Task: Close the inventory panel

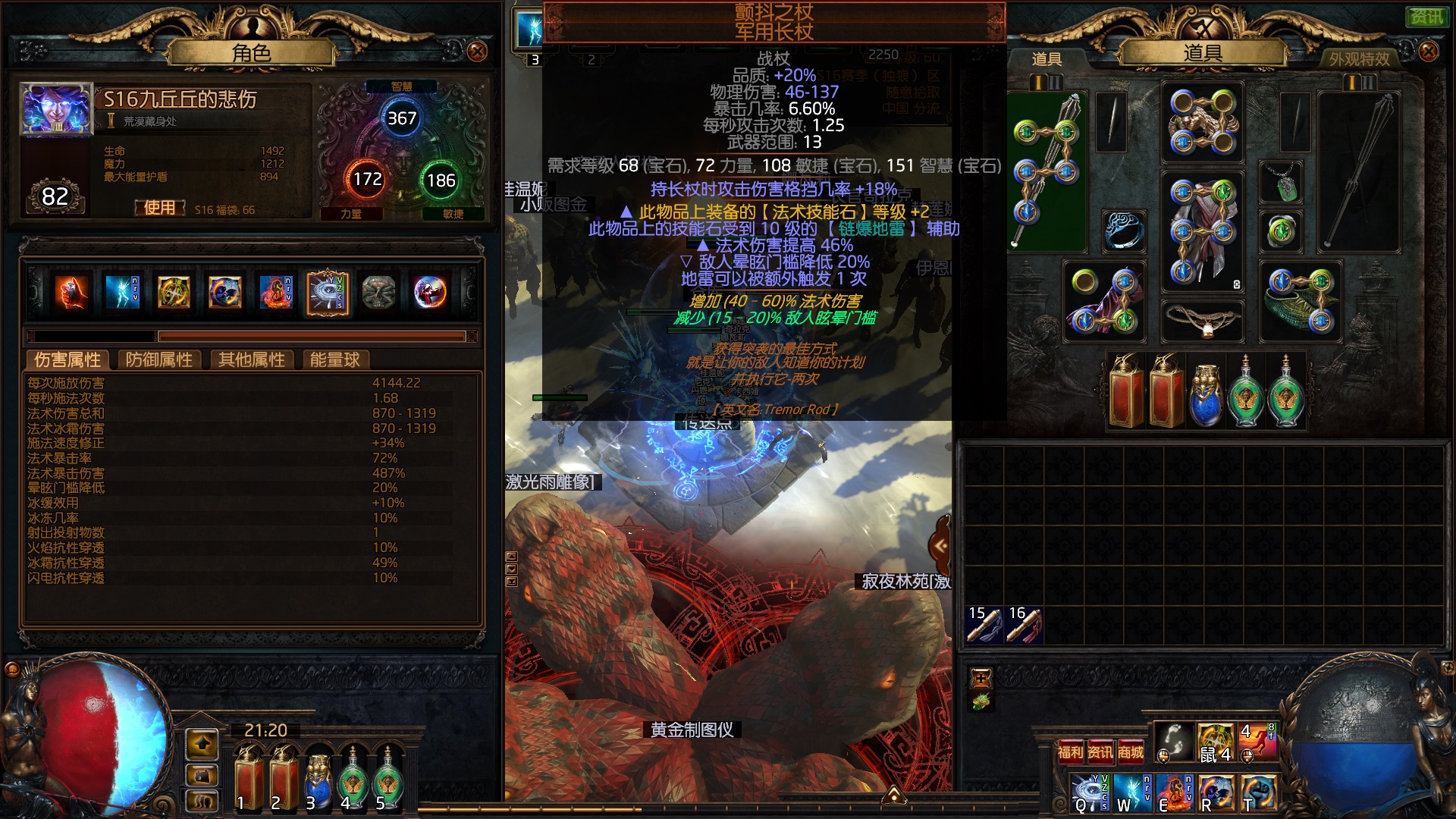Action: [x=1428, y=52]
